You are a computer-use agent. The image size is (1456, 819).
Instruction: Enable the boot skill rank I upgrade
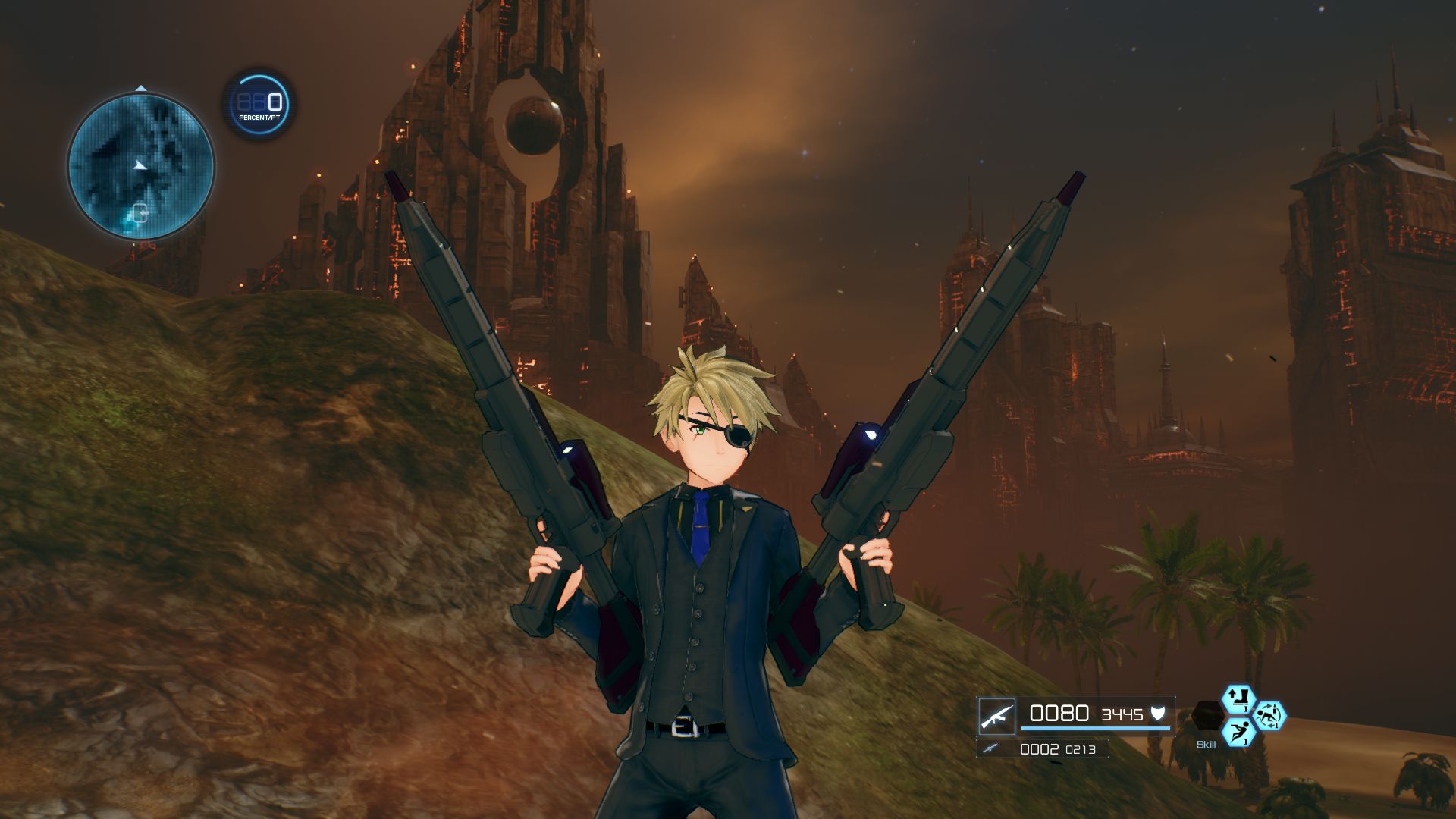coord(1246,708)
